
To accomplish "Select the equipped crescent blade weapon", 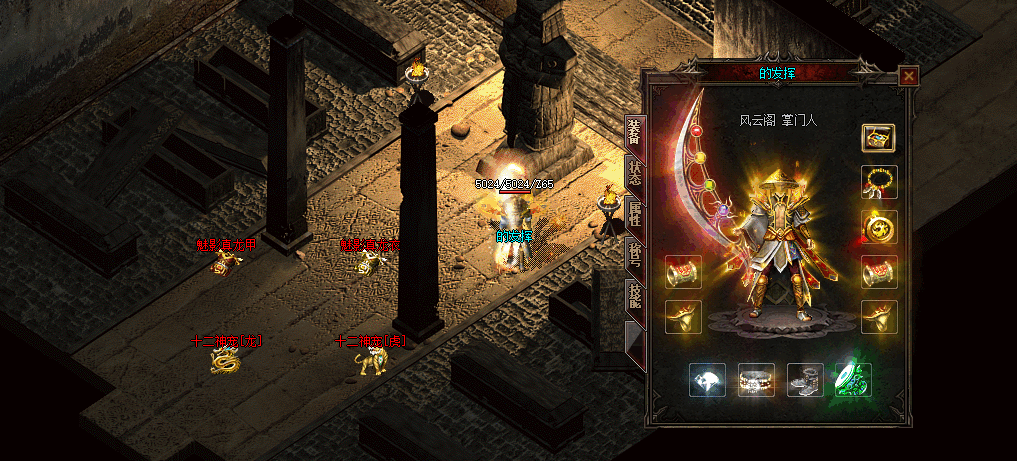I will 703,180.
